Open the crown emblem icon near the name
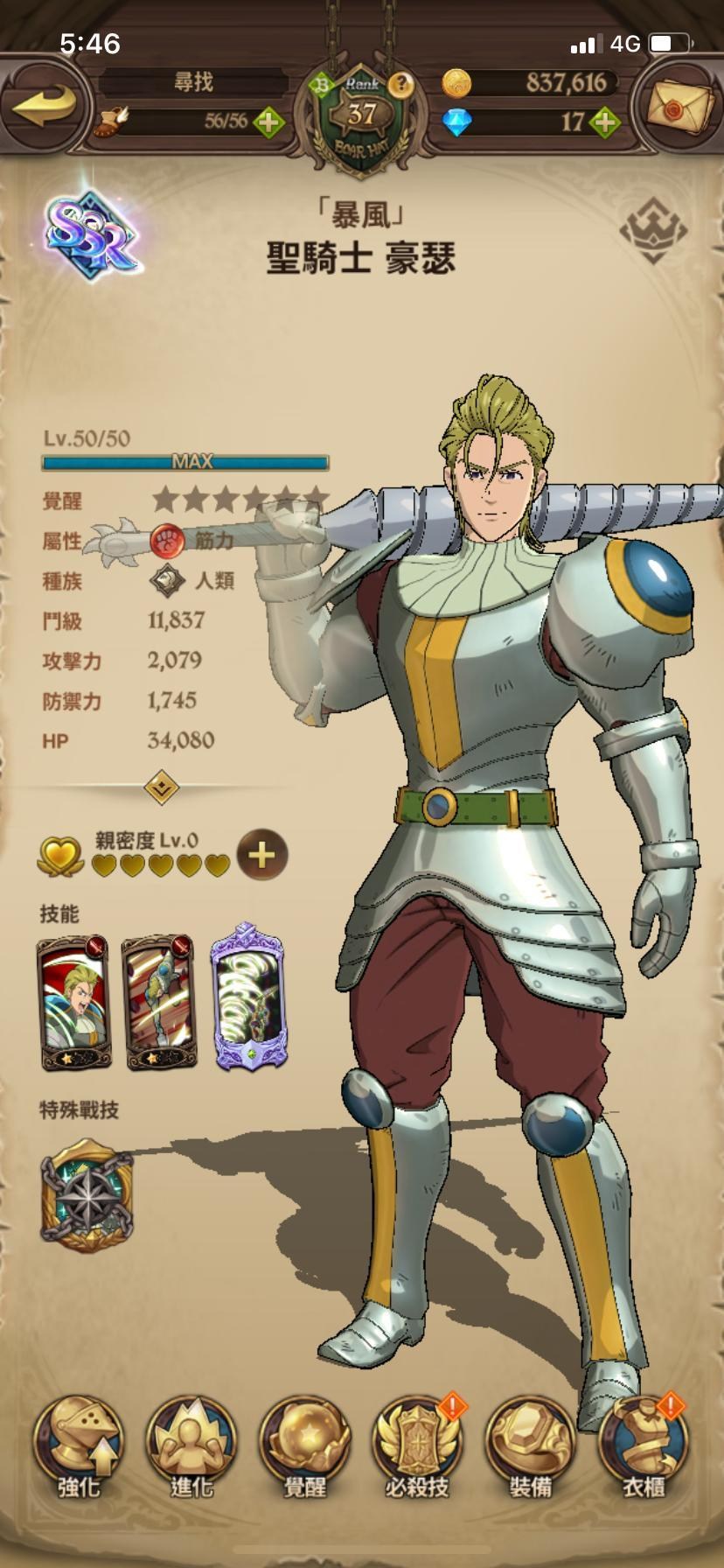The image size is (724, 1568). (x=653, y=231)
